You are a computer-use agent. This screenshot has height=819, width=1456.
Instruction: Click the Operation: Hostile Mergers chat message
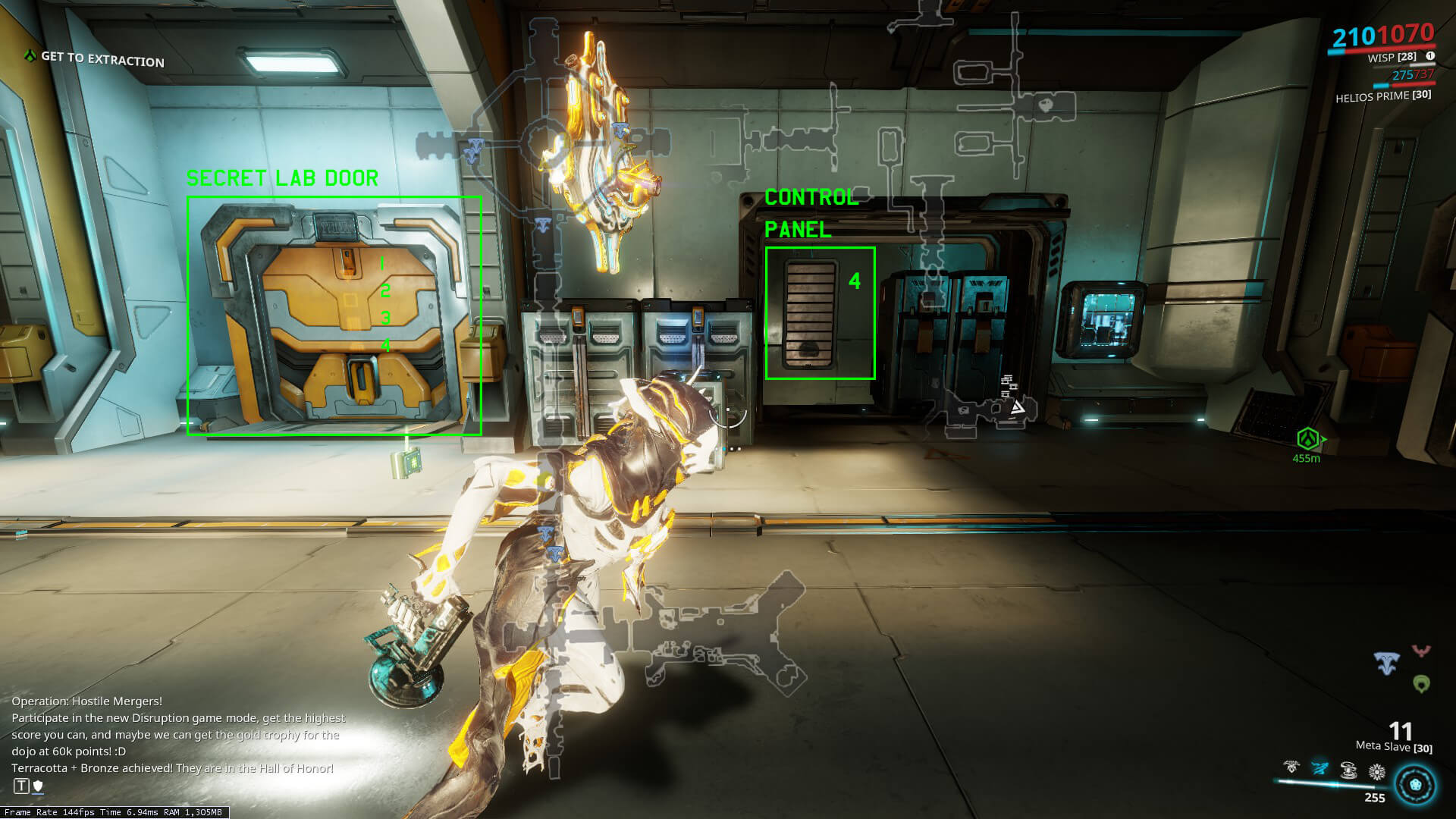point(86,701)
